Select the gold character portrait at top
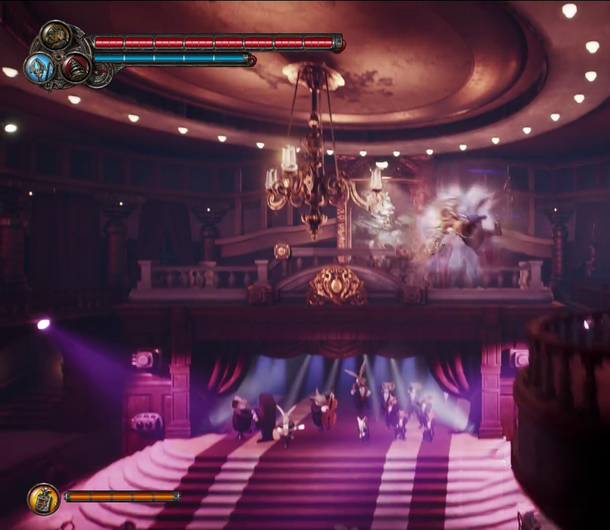The height and width of the screenshot is (530, 610). click(55, 36)
